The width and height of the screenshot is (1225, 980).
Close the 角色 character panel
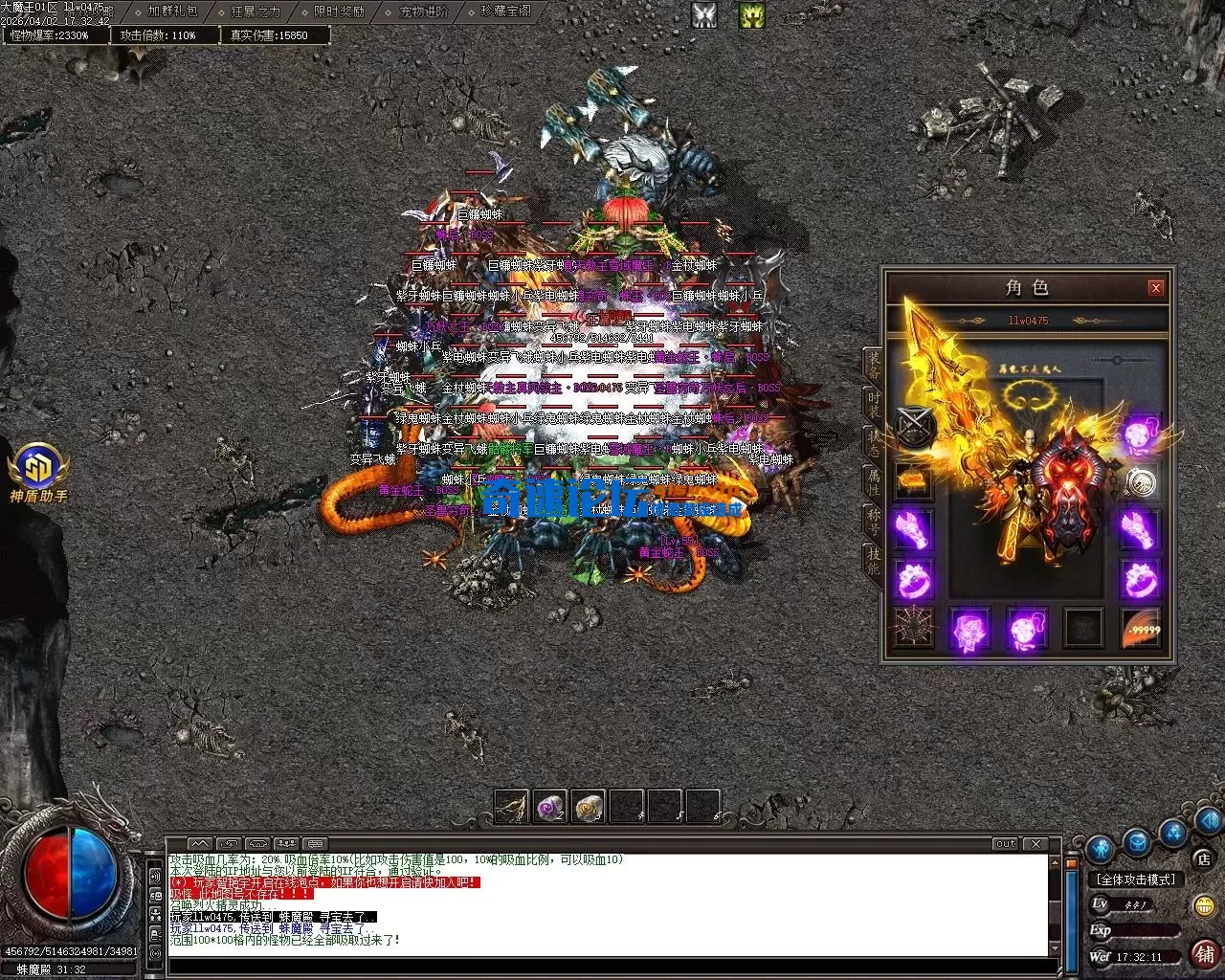1156,287
